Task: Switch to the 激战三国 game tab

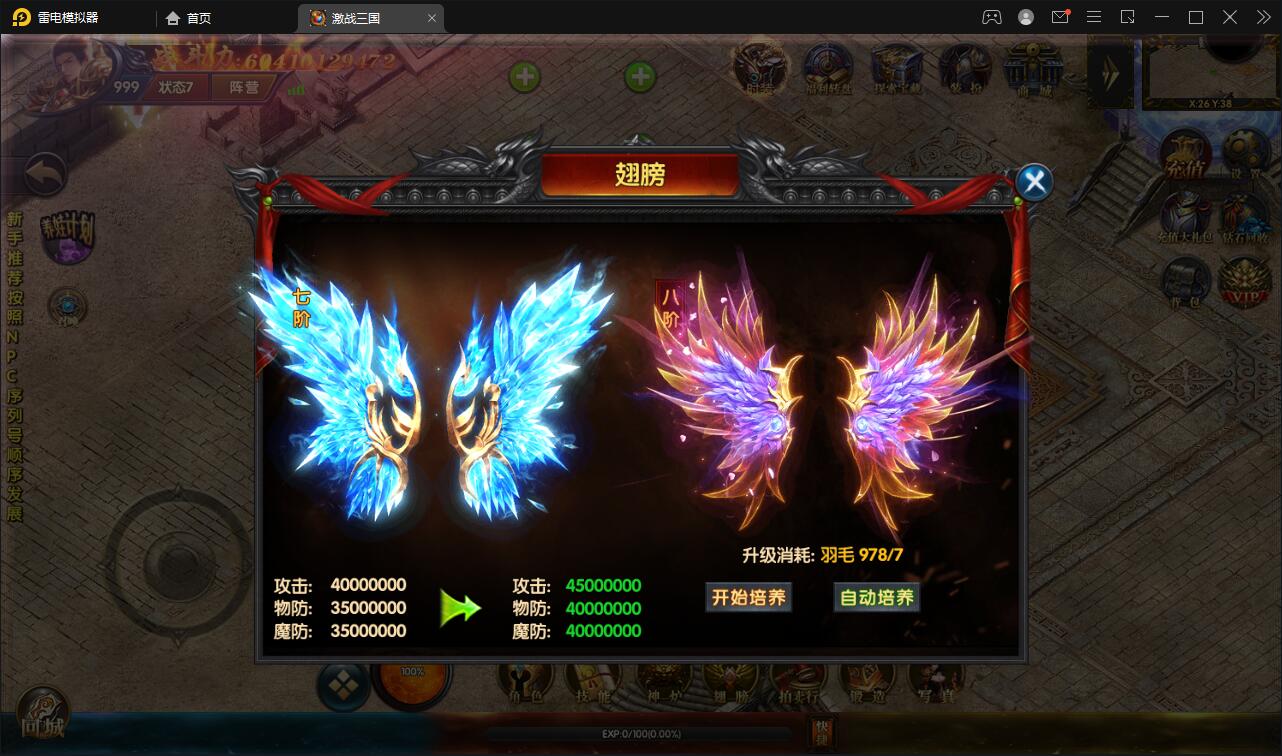Action: pyautogui.click(x=356, y=17)
